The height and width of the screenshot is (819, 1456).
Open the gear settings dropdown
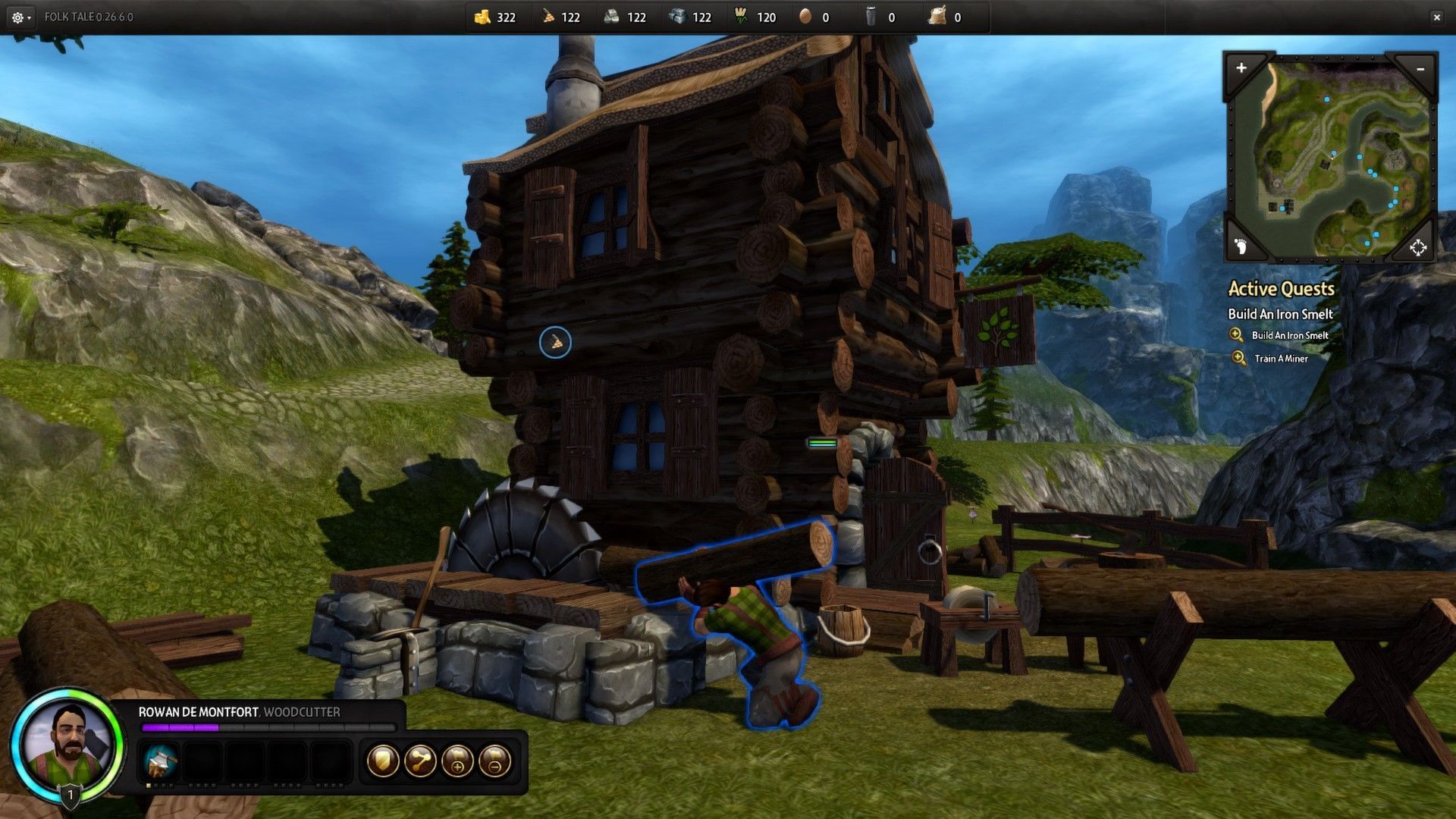pos(20,17)
